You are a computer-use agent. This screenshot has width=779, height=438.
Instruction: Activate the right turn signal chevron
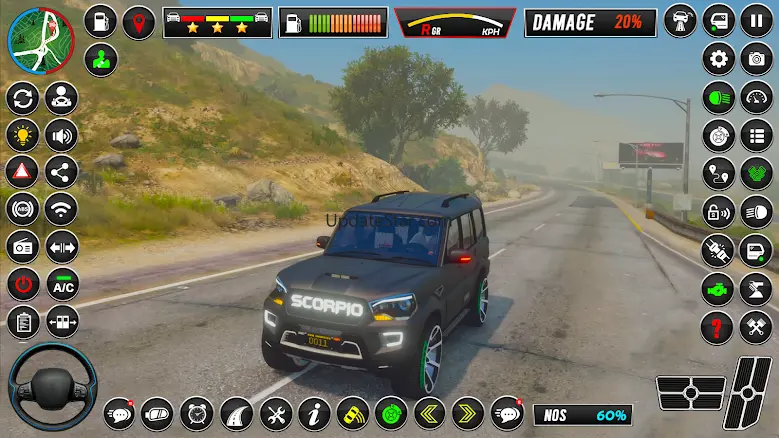tap(467, 412)
